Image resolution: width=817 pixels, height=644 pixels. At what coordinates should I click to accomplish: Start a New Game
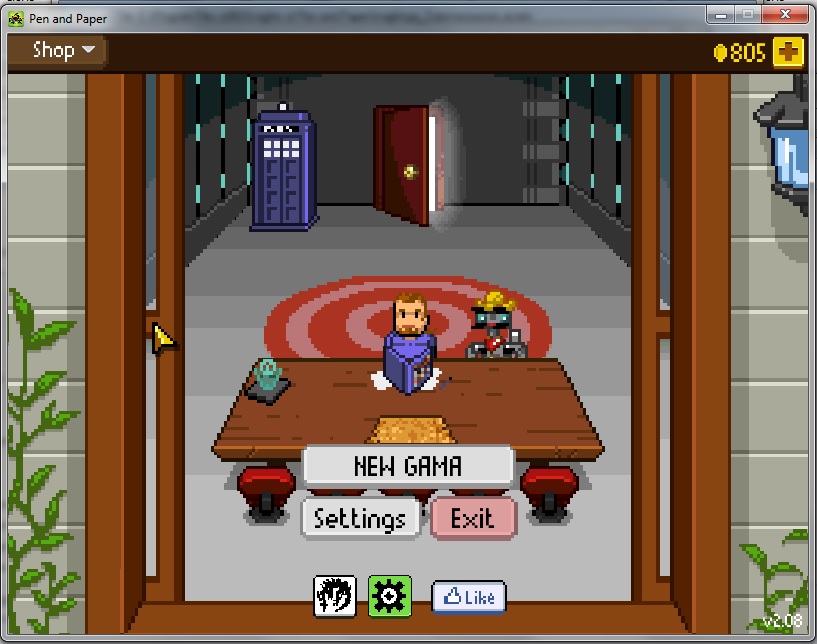408,466
